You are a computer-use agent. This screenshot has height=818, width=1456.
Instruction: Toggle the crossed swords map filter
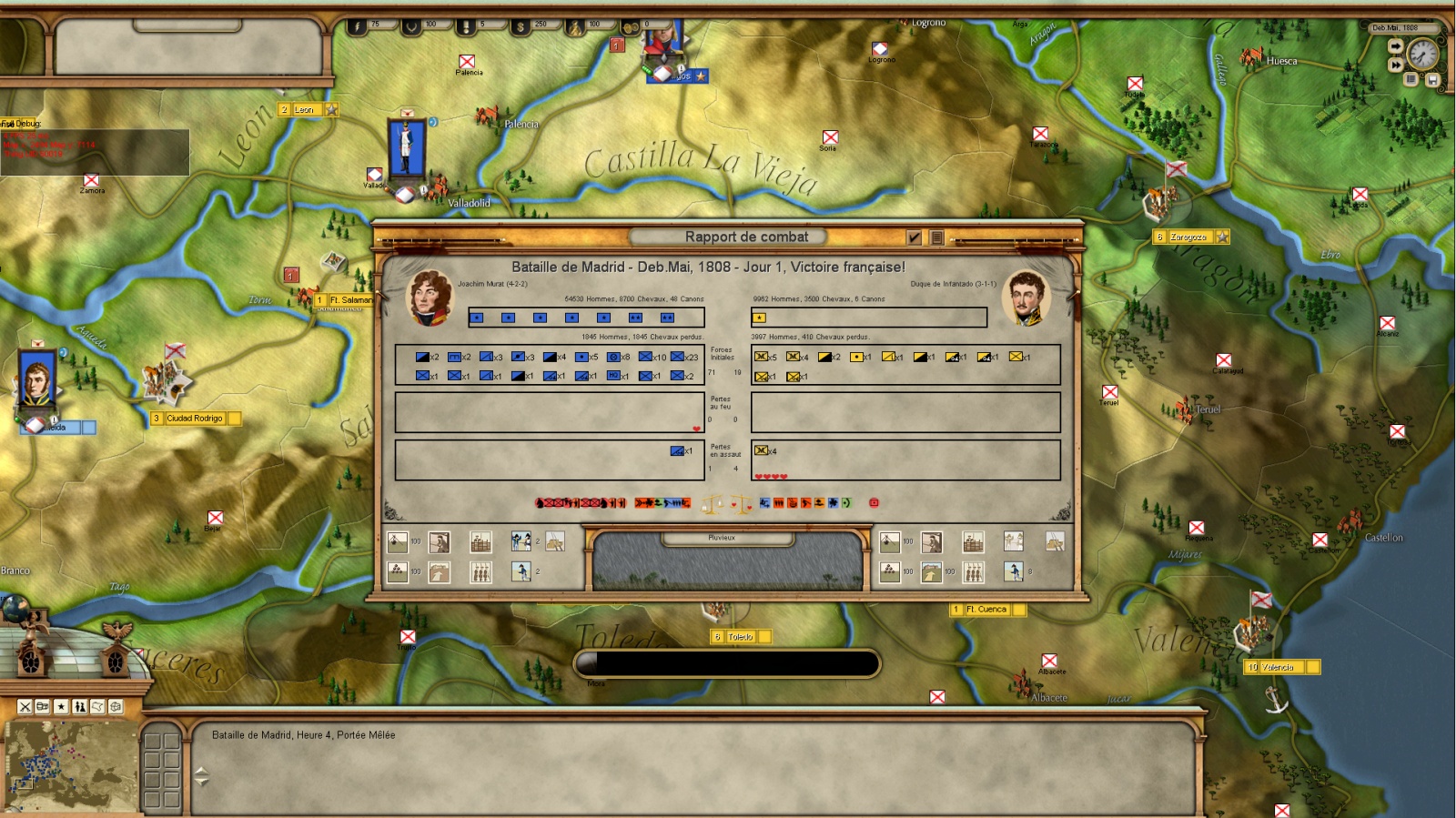coord(25,707)
